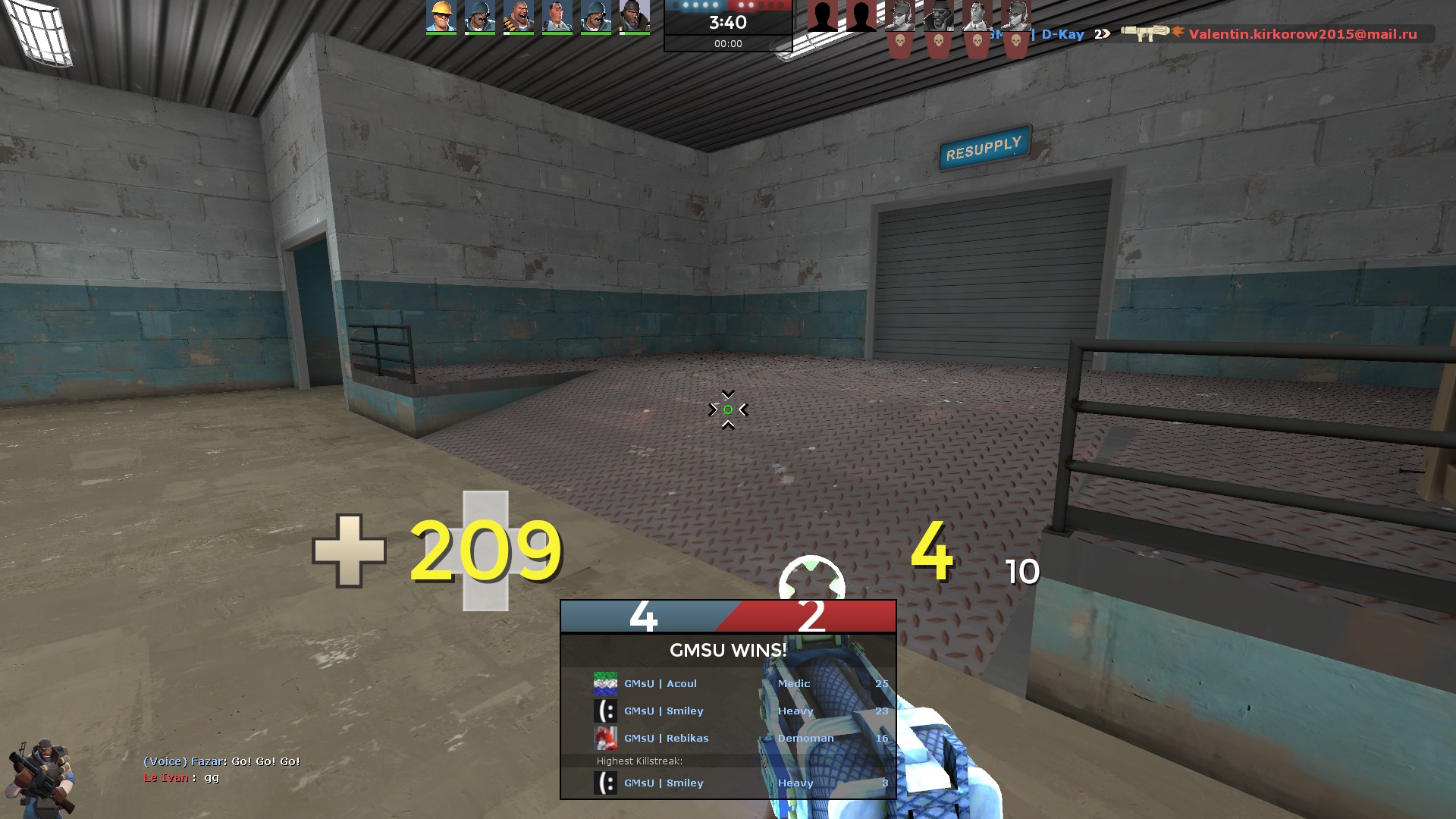Choose the blue Medic portrait in the top bar

(557, 17)
